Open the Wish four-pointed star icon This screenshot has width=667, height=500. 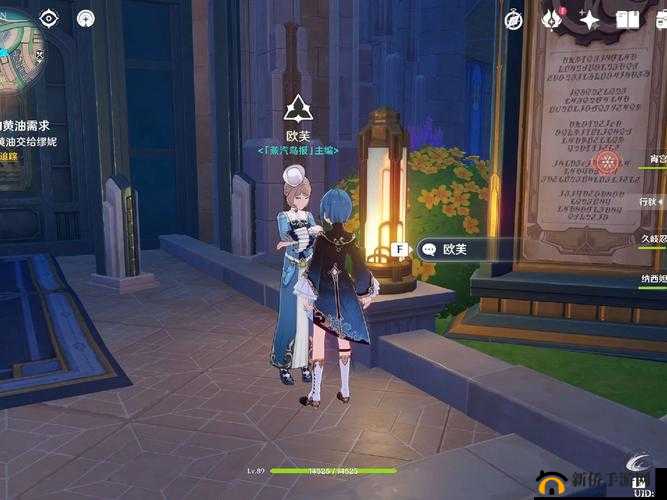pos(589,20)
